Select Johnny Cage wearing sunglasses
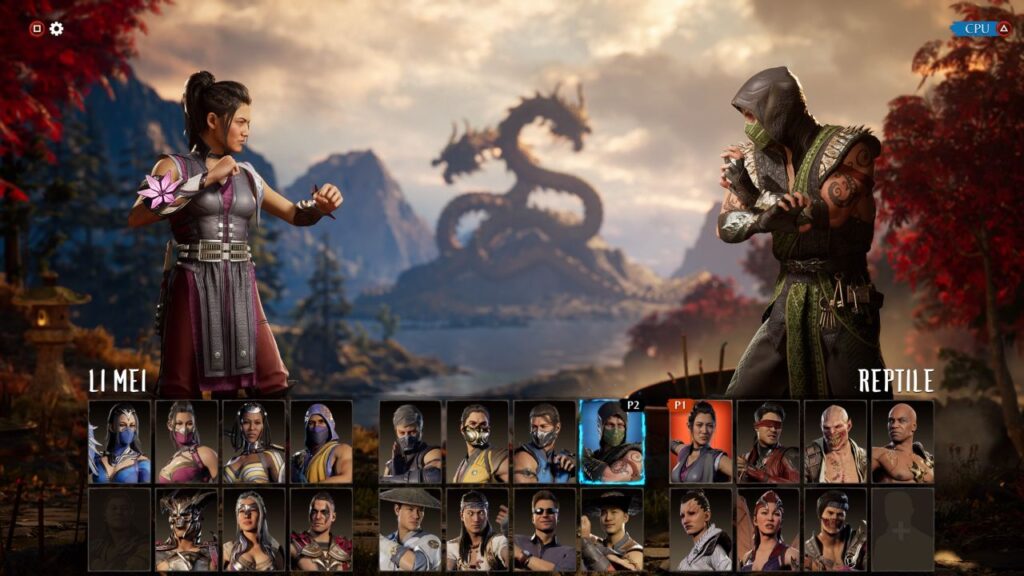 coord(545,530)
